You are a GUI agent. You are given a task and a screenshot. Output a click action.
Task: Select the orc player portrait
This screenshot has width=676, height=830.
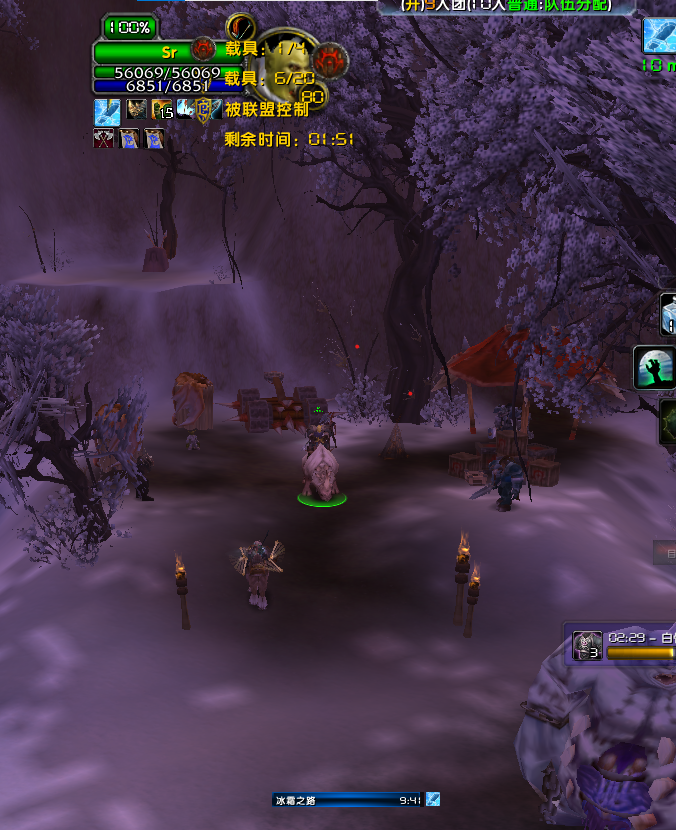[x=279, y=68]
